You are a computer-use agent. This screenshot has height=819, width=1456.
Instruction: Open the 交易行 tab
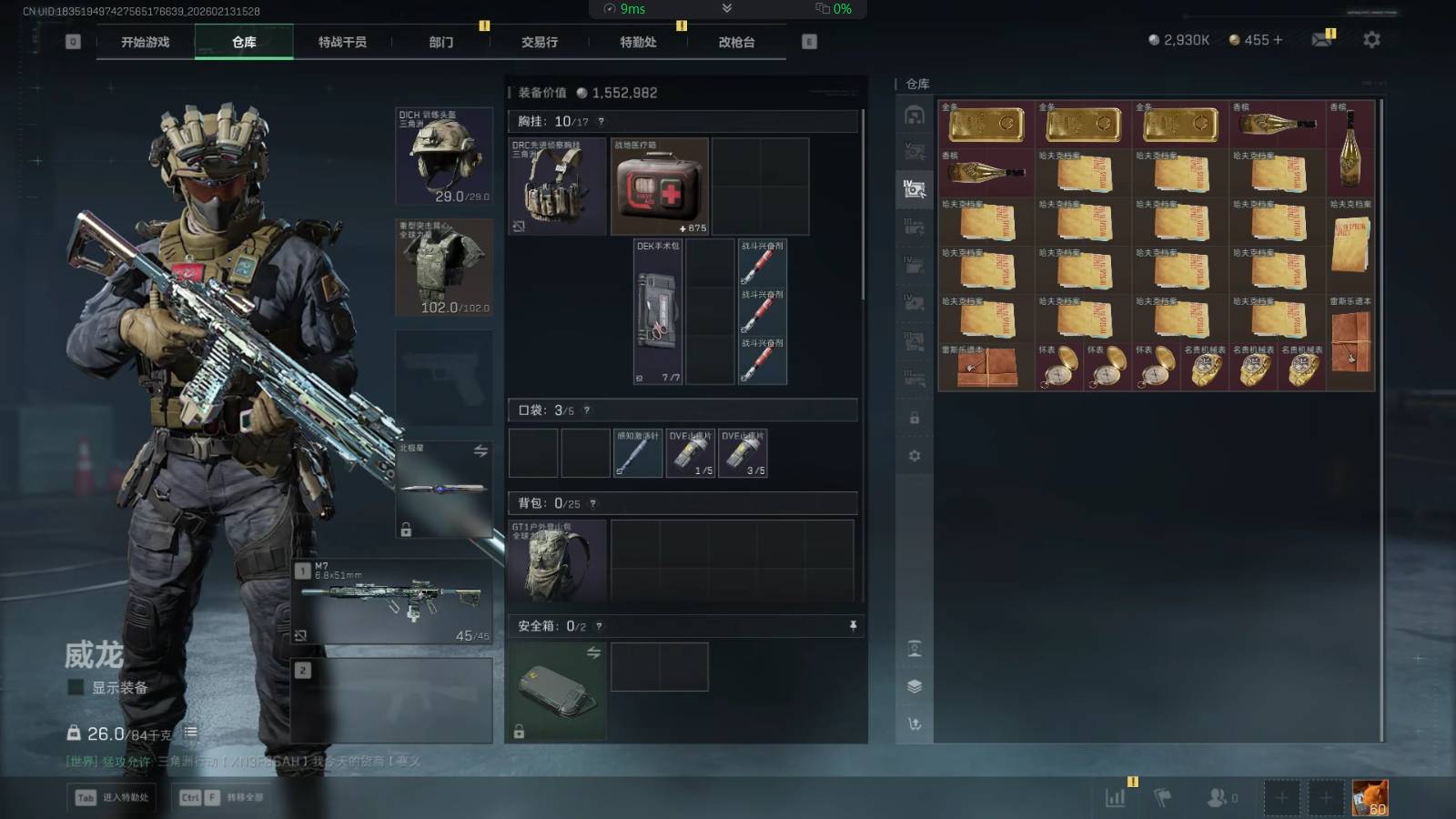coord(540,42)
